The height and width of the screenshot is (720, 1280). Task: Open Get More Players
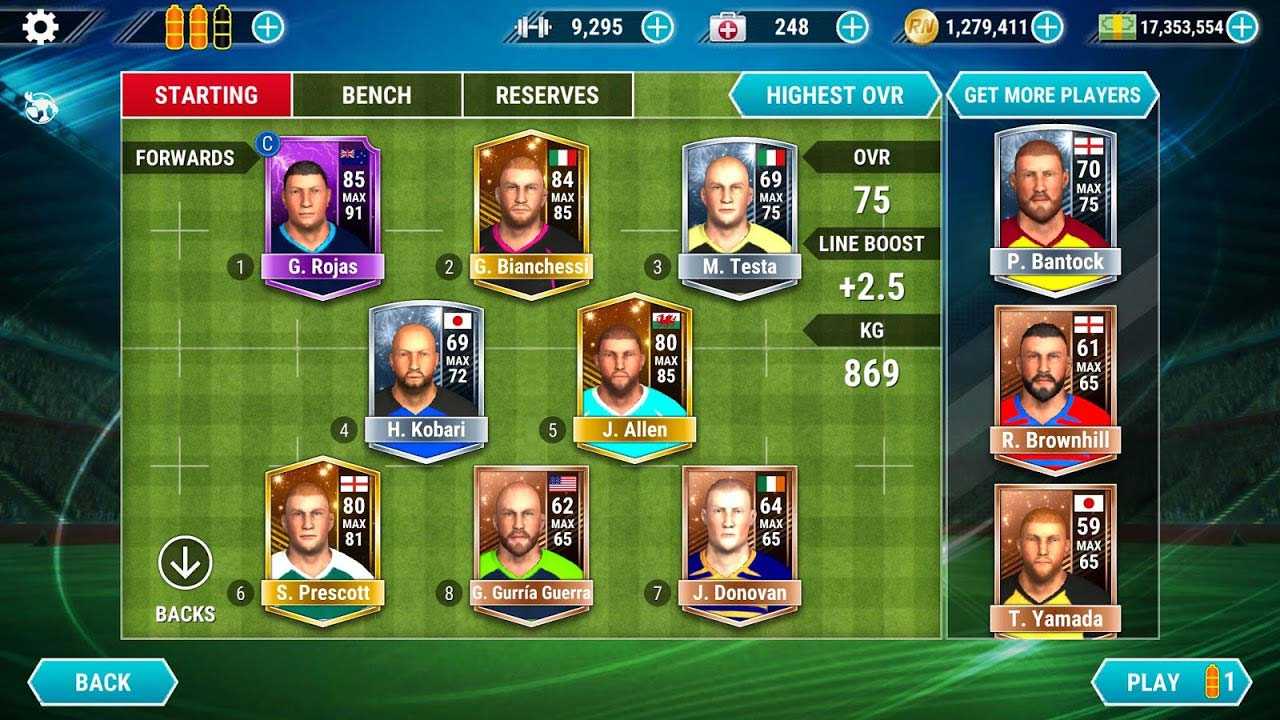point(1052,96)
